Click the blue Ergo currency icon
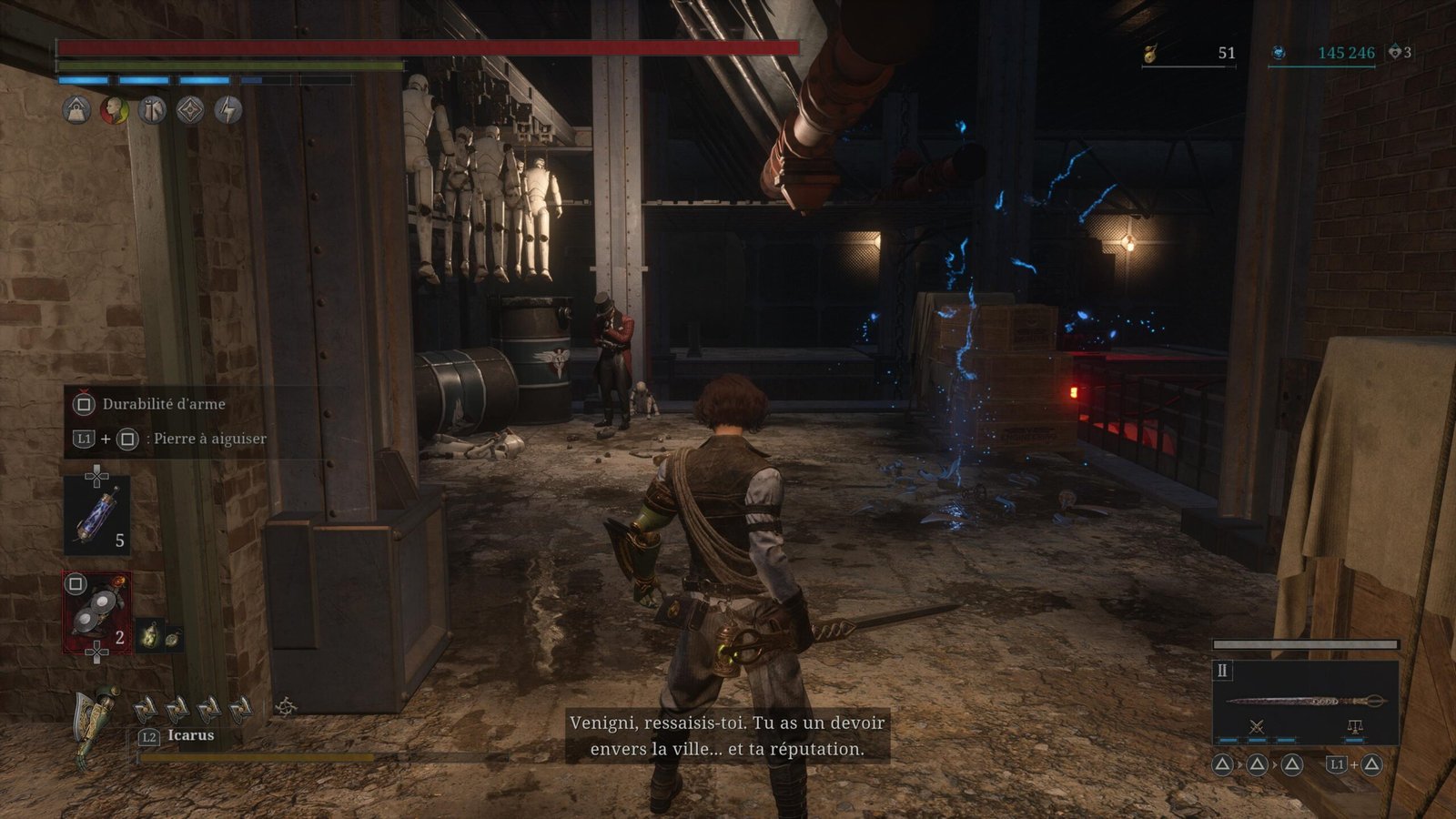The image size is (1456, 819). [1279, 53]
